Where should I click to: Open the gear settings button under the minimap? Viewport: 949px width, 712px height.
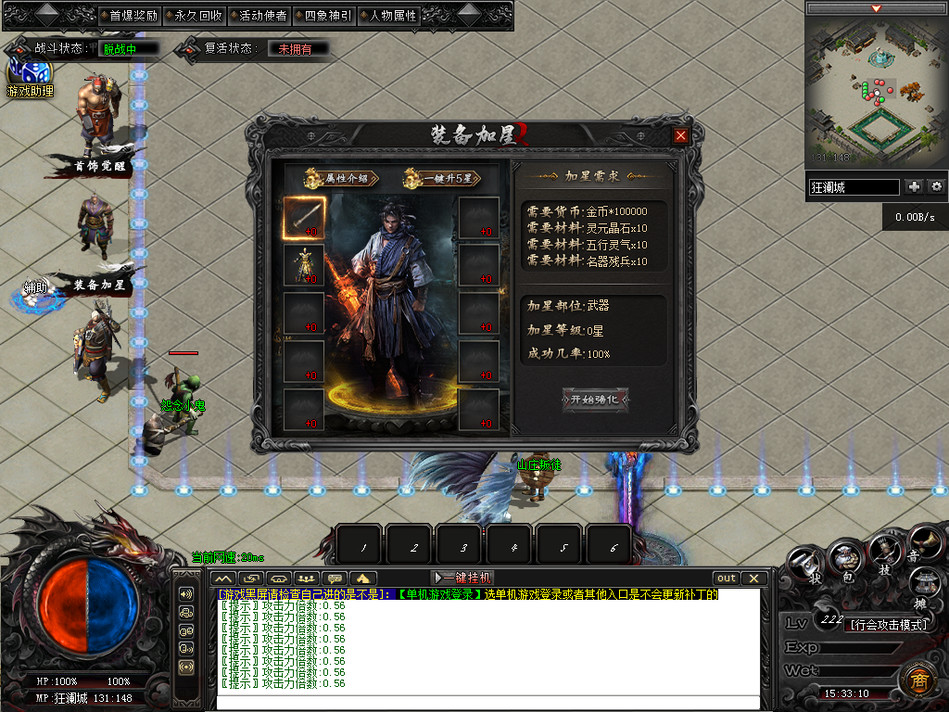coord(936,187)
